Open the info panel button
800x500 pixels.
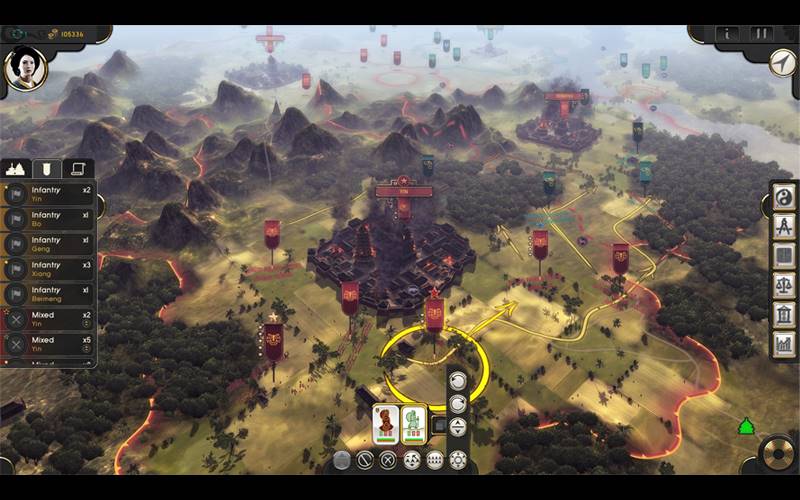coord(728,35)
